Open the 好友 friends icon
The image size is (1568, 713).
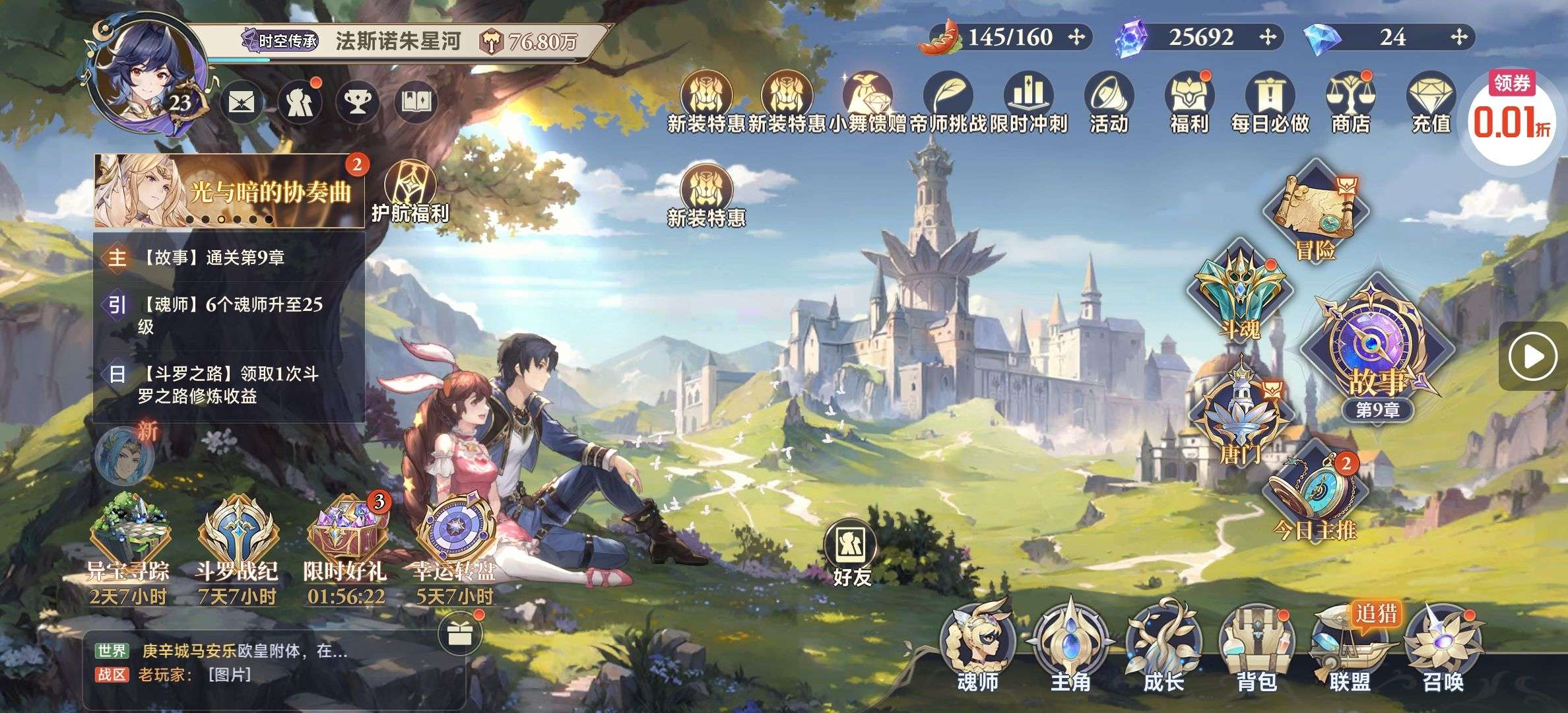(x=851, y=553)
